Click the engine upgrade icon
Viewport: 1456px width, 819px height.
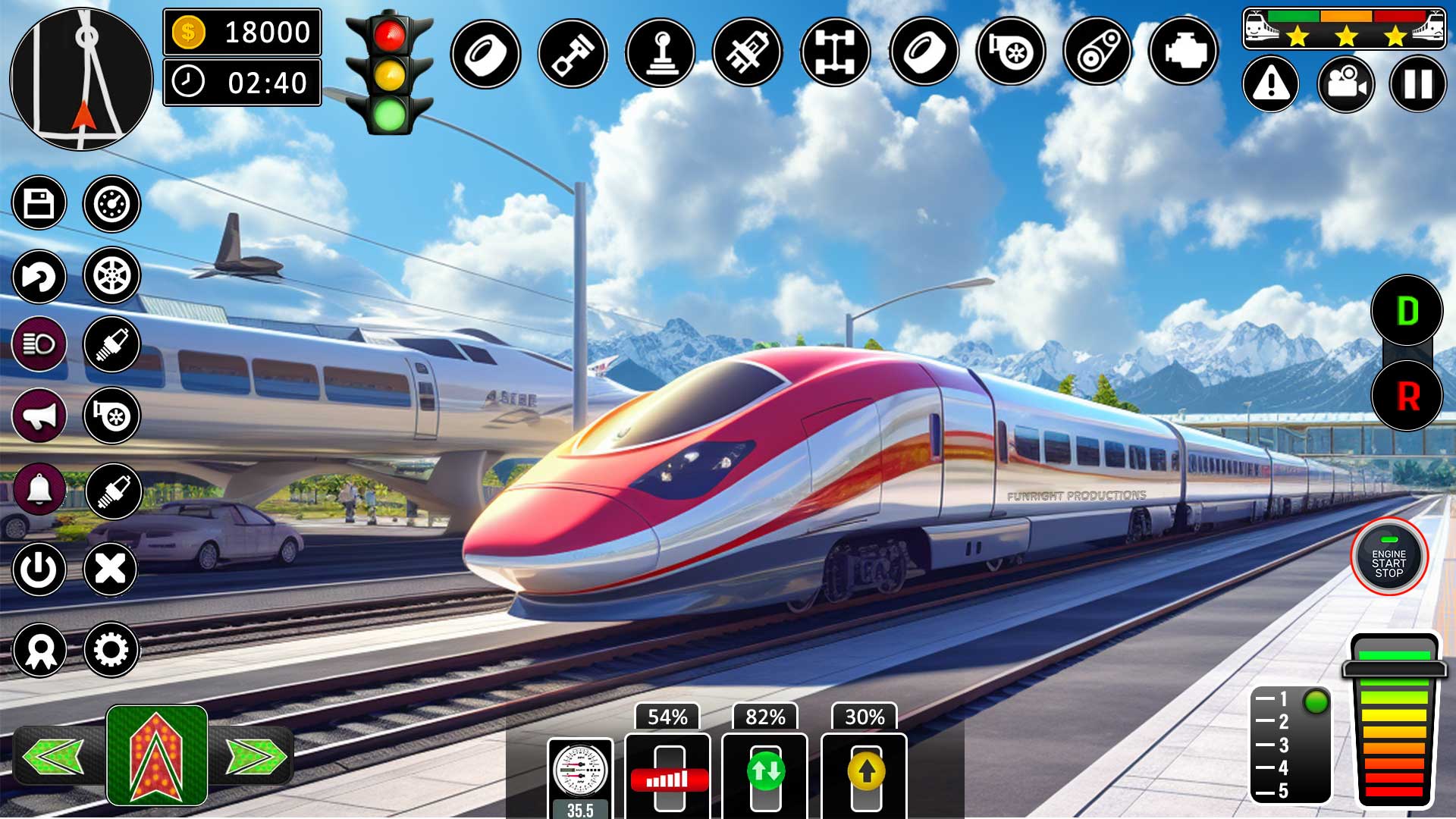click(x=1183, y=52)
